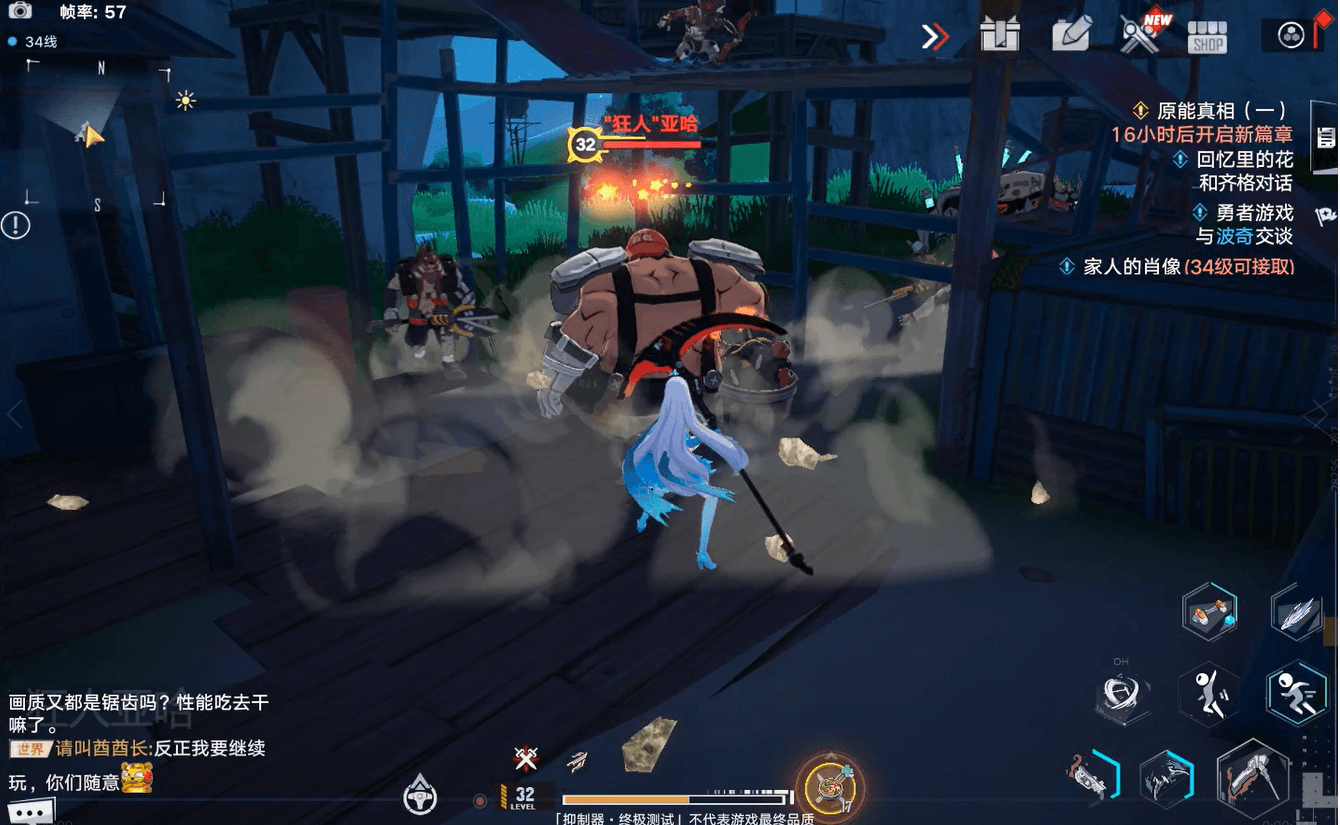
Task: Use the food item quick slot
Action: (829, 786)
